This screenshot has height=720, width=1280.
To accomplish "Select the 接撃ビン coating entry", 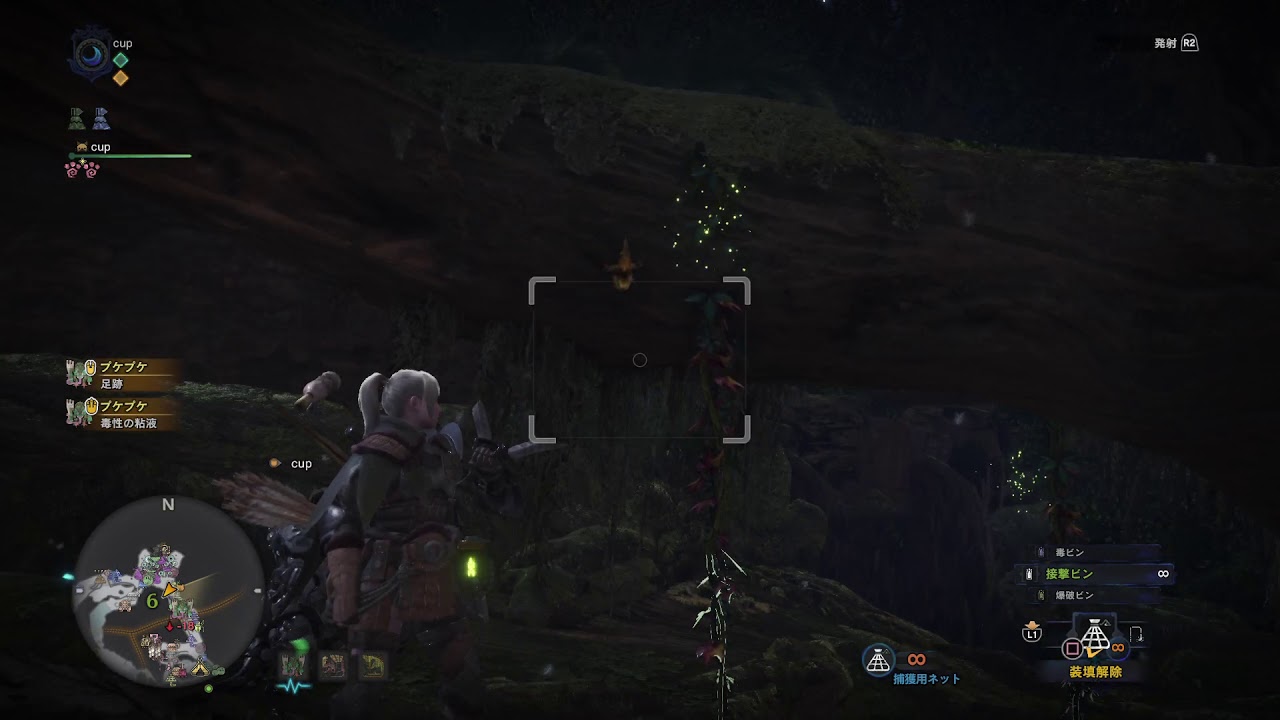I will [1070, 574].
